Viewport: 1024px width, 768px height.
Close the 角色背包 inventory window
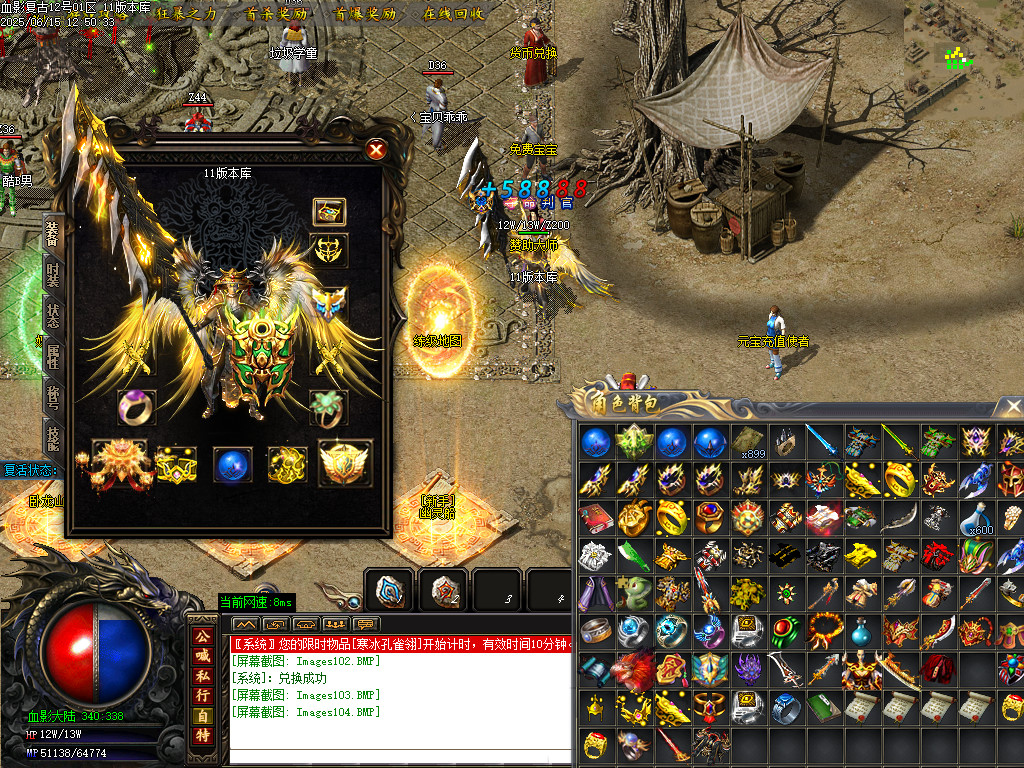tap(1013, 406)
